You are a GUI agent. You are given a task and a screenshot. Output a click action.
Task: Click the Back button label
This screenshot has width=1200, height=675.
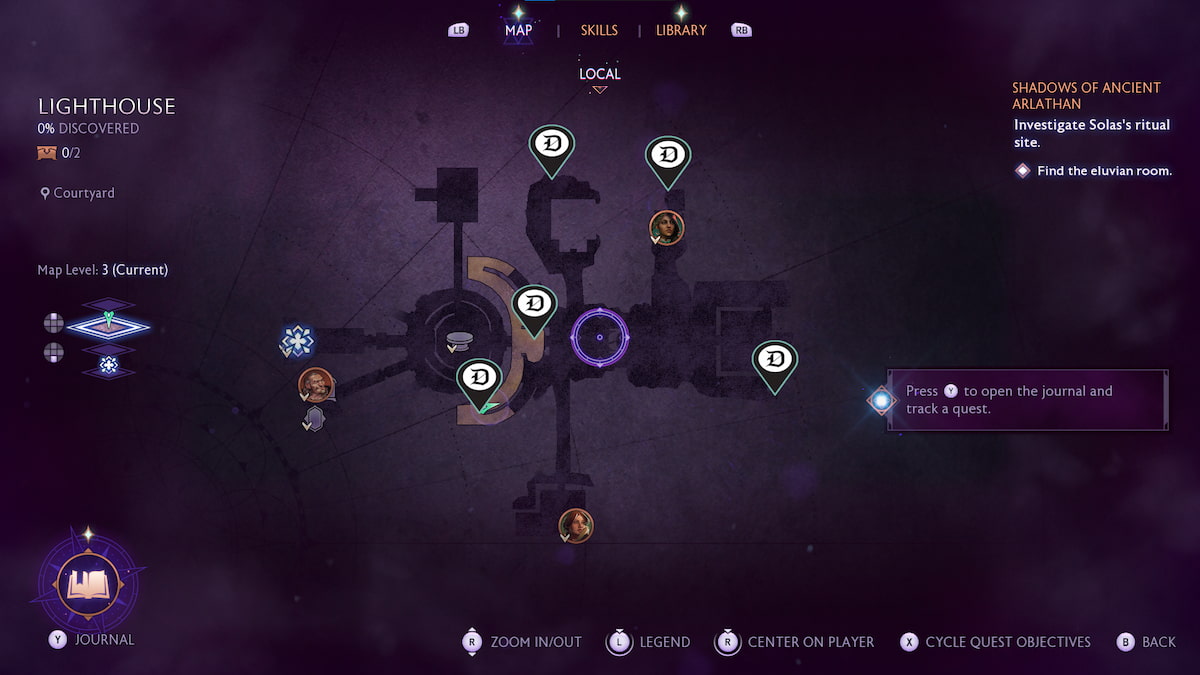coord(1159,642)
